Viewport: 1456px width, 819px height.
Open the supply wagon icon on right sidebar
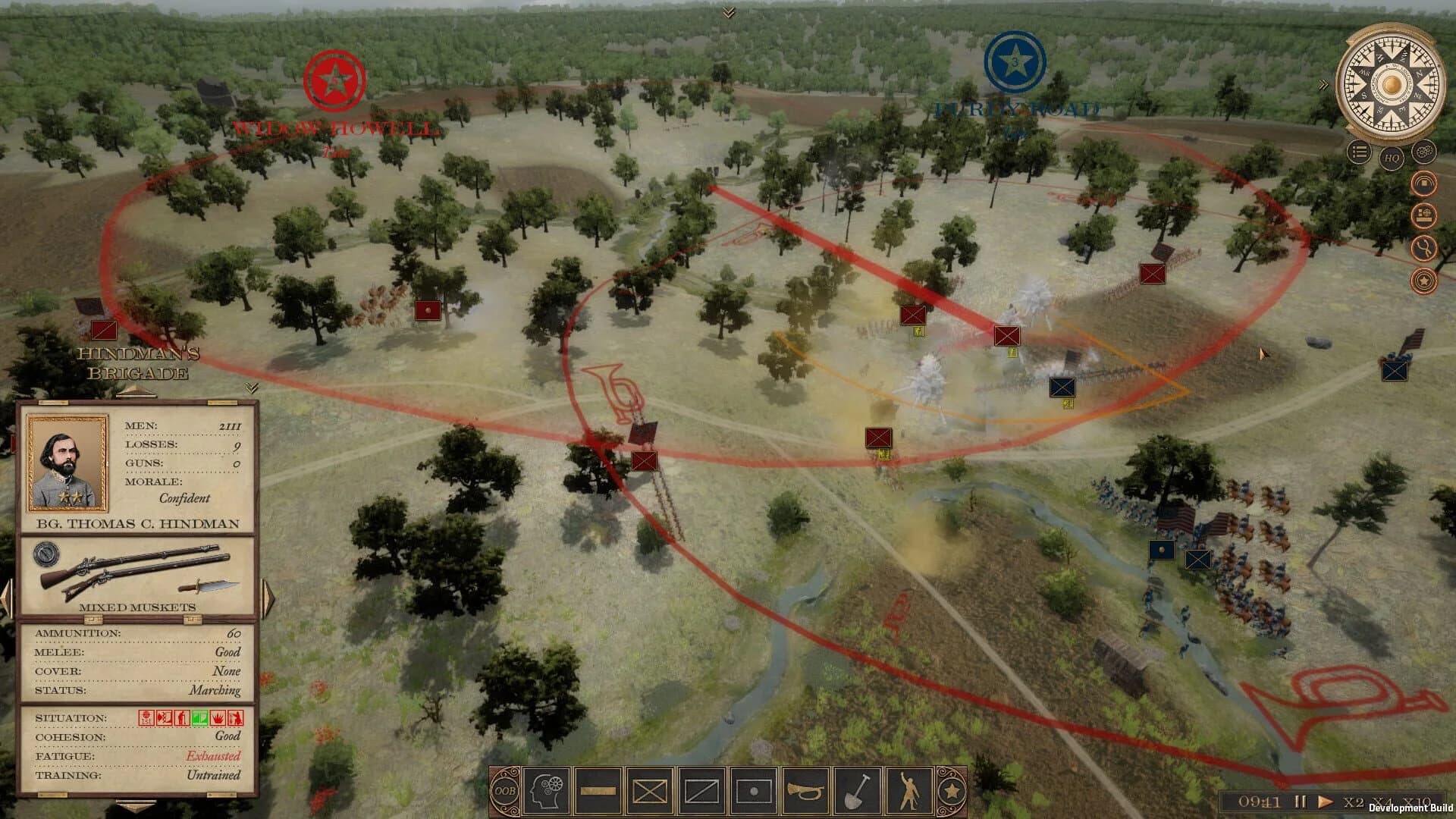[x=1424, y=215]
